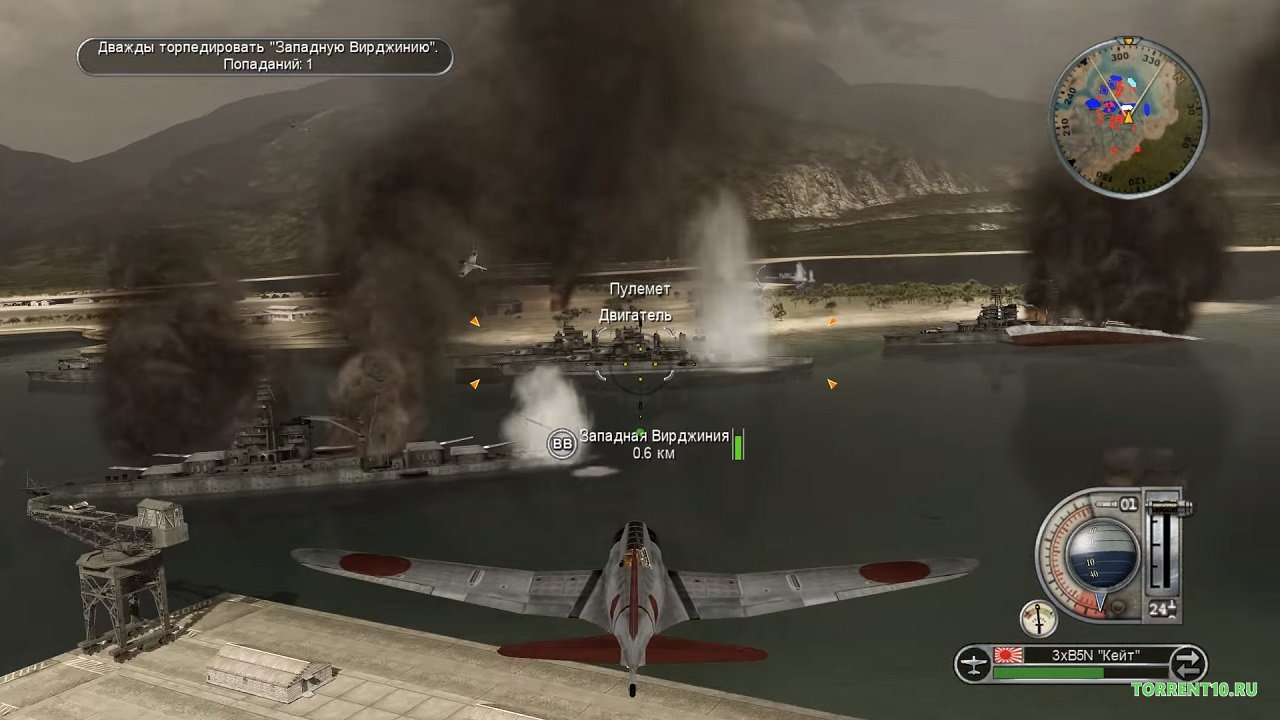This screenshot has height=720, width=1280.
Task: Click the swap-unit arrows icon
Action: point(1188,662)
